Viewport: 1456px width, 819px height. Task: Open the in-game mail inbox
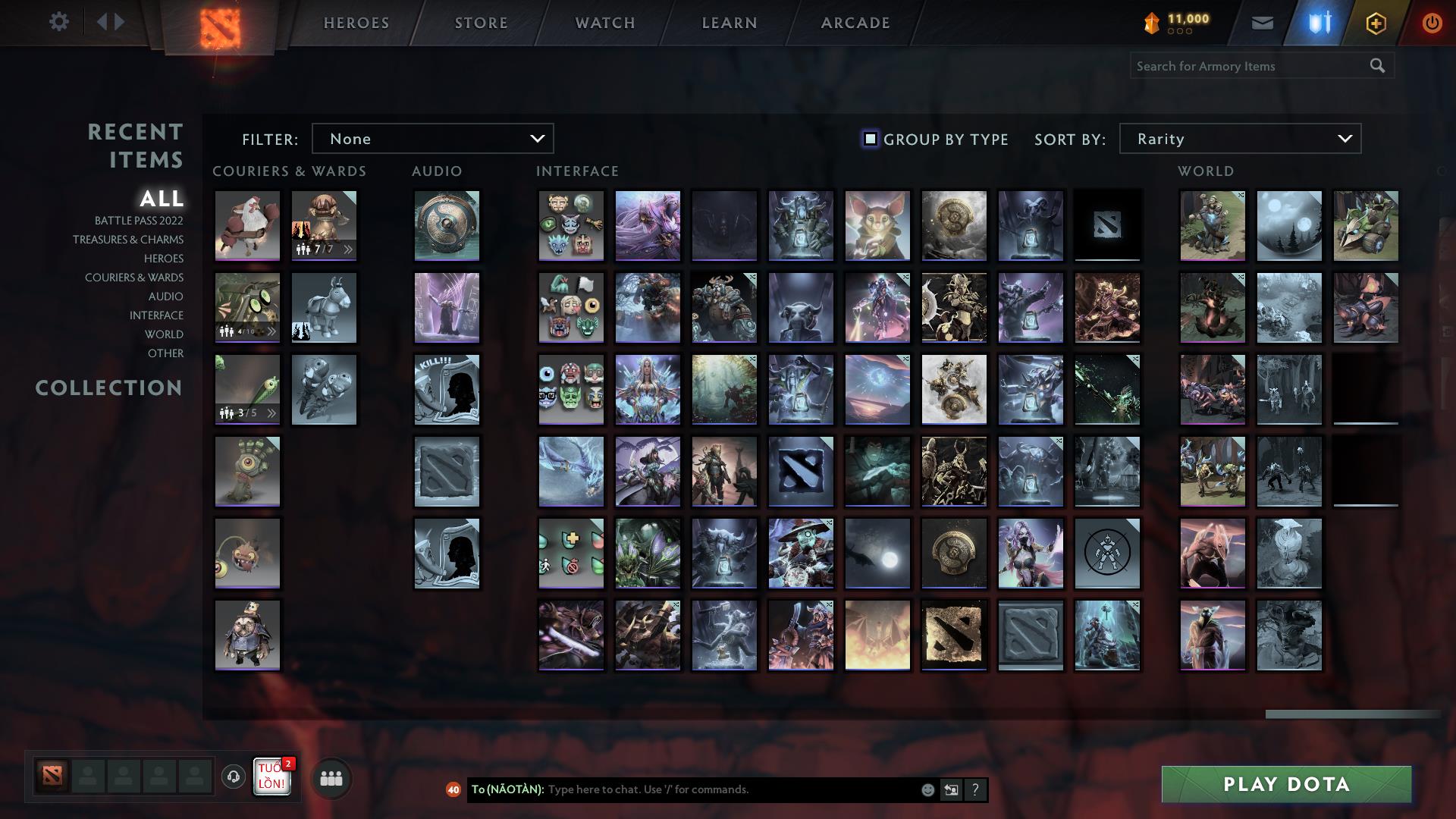[1262, 22]
